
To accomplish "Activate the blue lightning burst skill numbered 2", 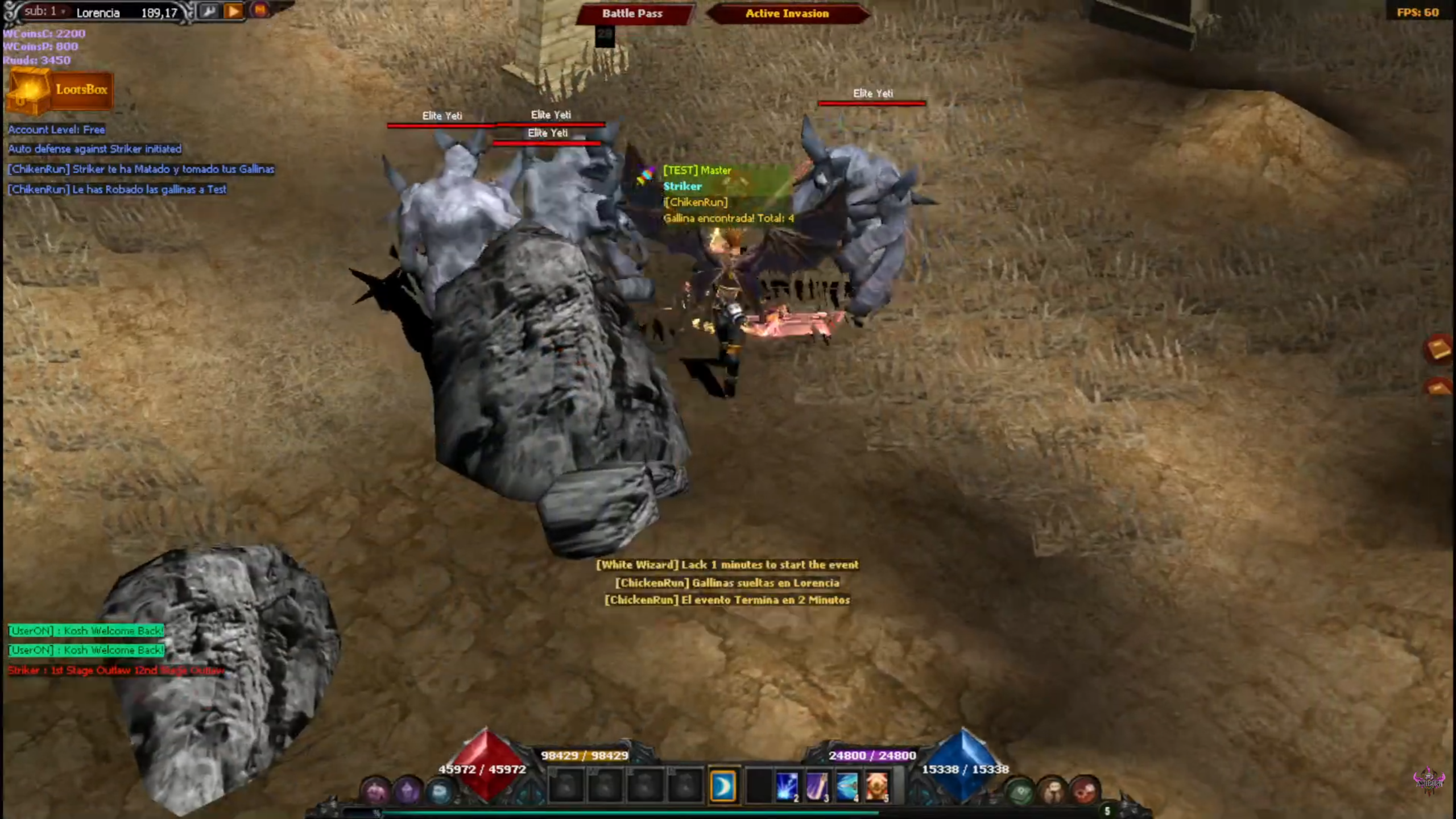I will tap(787, 787).
